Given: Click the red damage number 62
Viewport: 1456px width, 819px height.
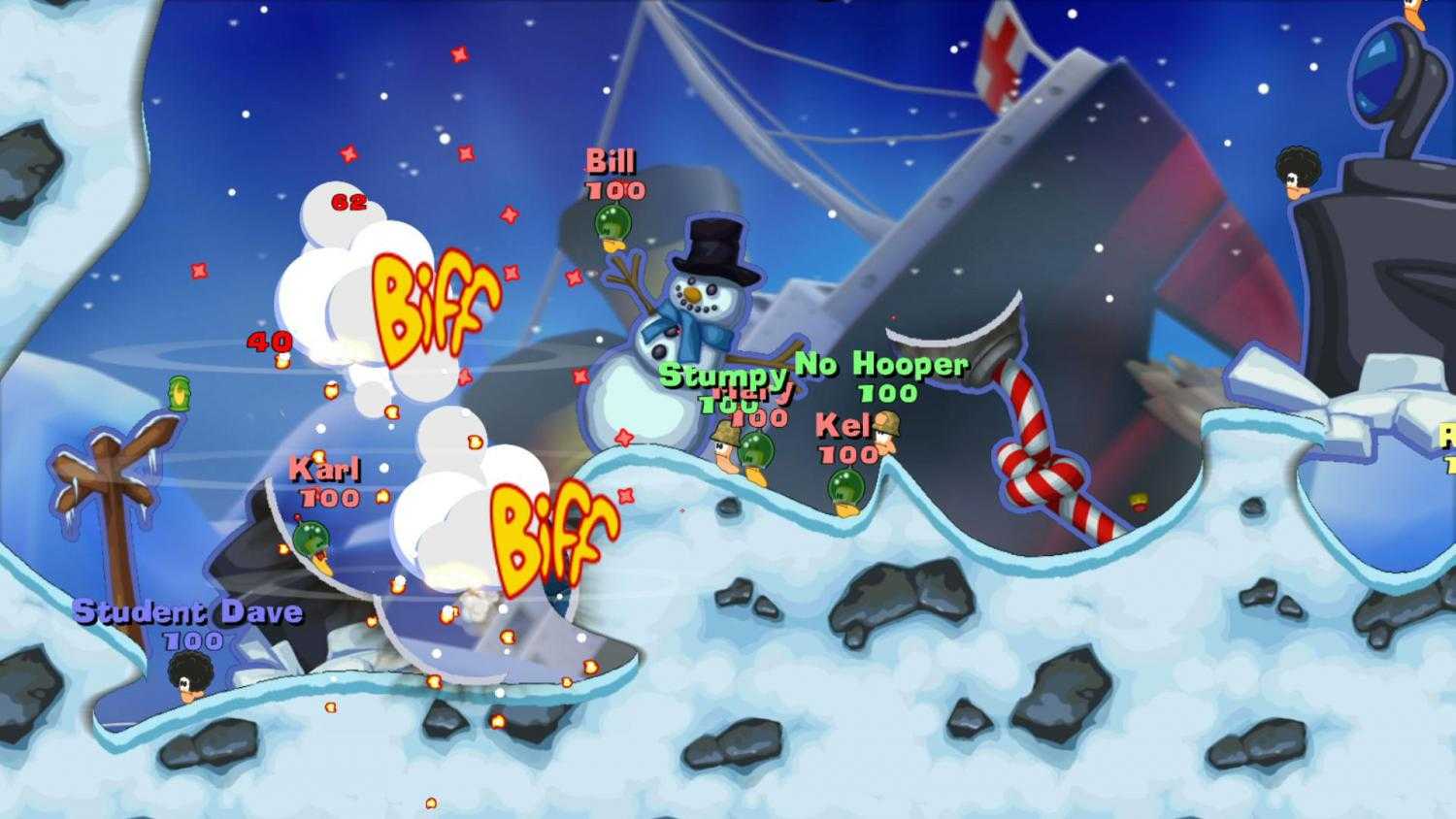Looking at the screenshot, I should coord(347,202).
